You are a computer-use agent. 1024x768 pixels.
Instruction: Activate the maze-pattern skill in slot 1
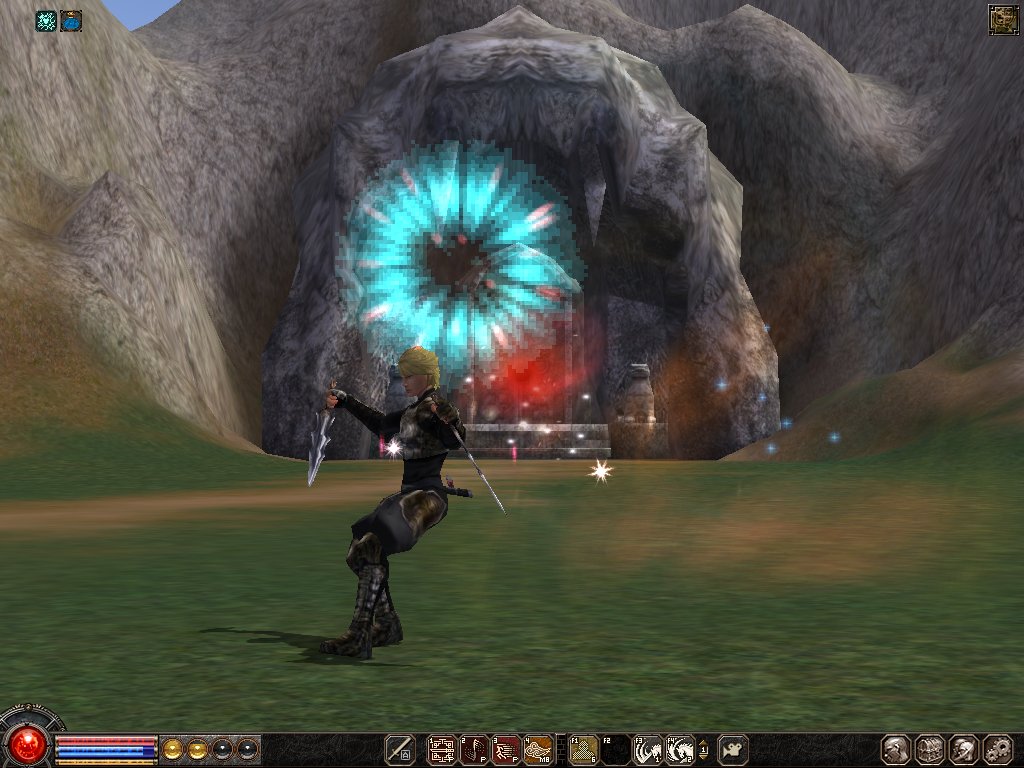pyautogui.click(x=441, y=749)
